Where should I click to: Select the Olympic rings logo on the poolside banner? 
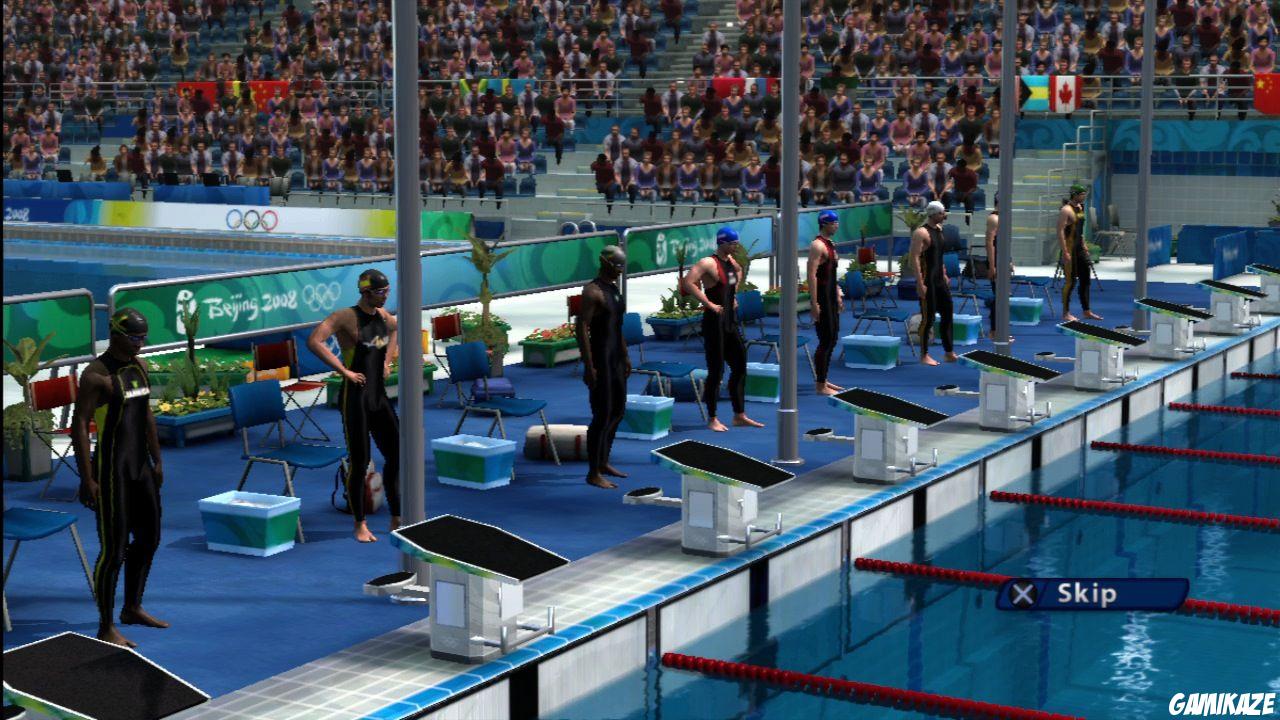pos(252,217)
